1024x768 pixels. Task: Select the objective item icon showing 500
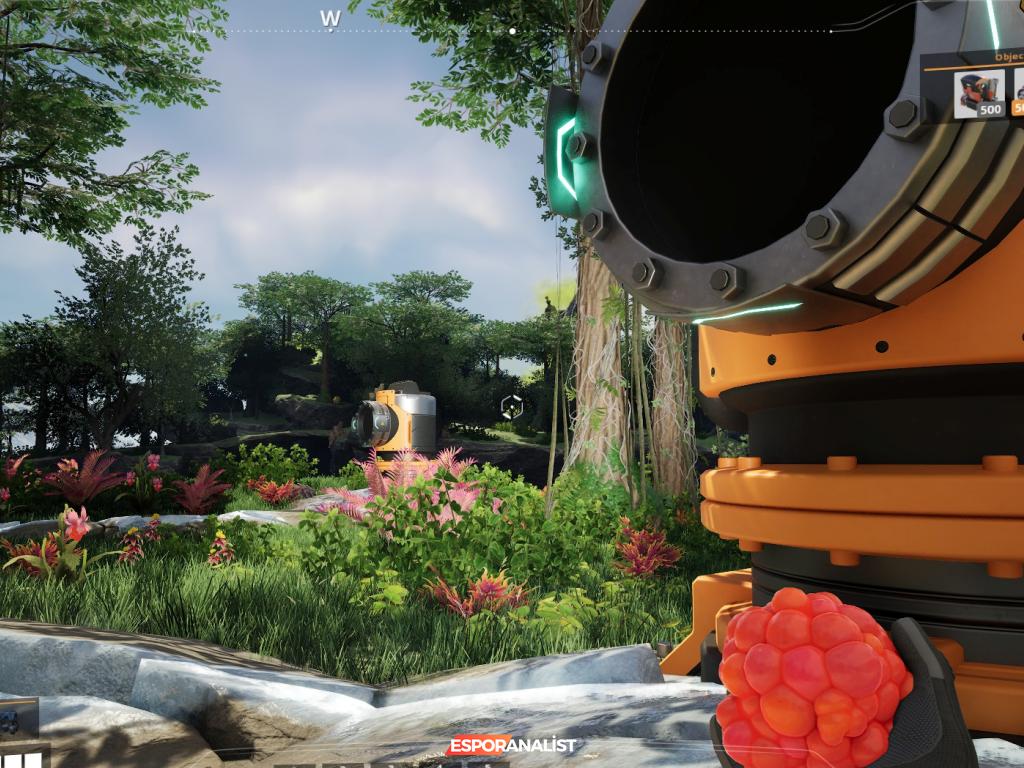979,94
